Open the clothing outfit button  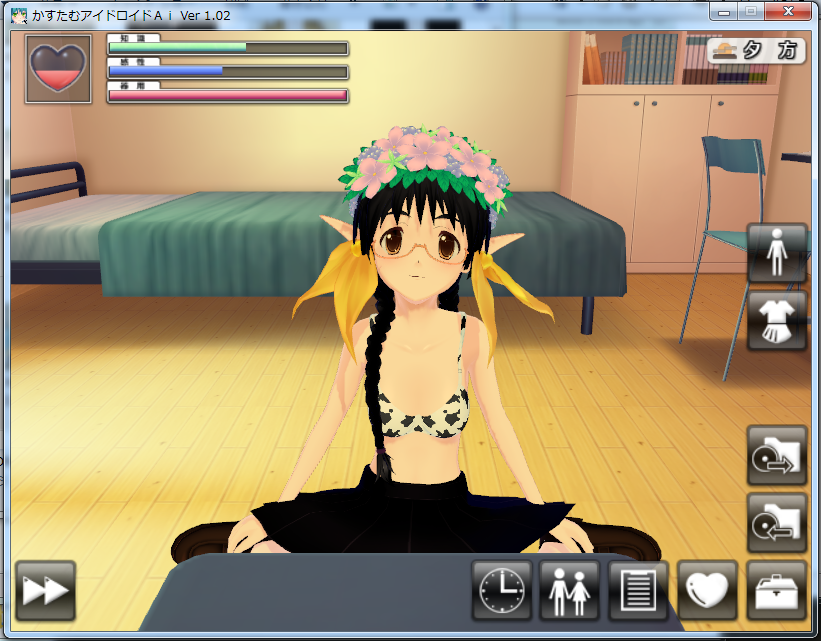[x=777, y=320]
